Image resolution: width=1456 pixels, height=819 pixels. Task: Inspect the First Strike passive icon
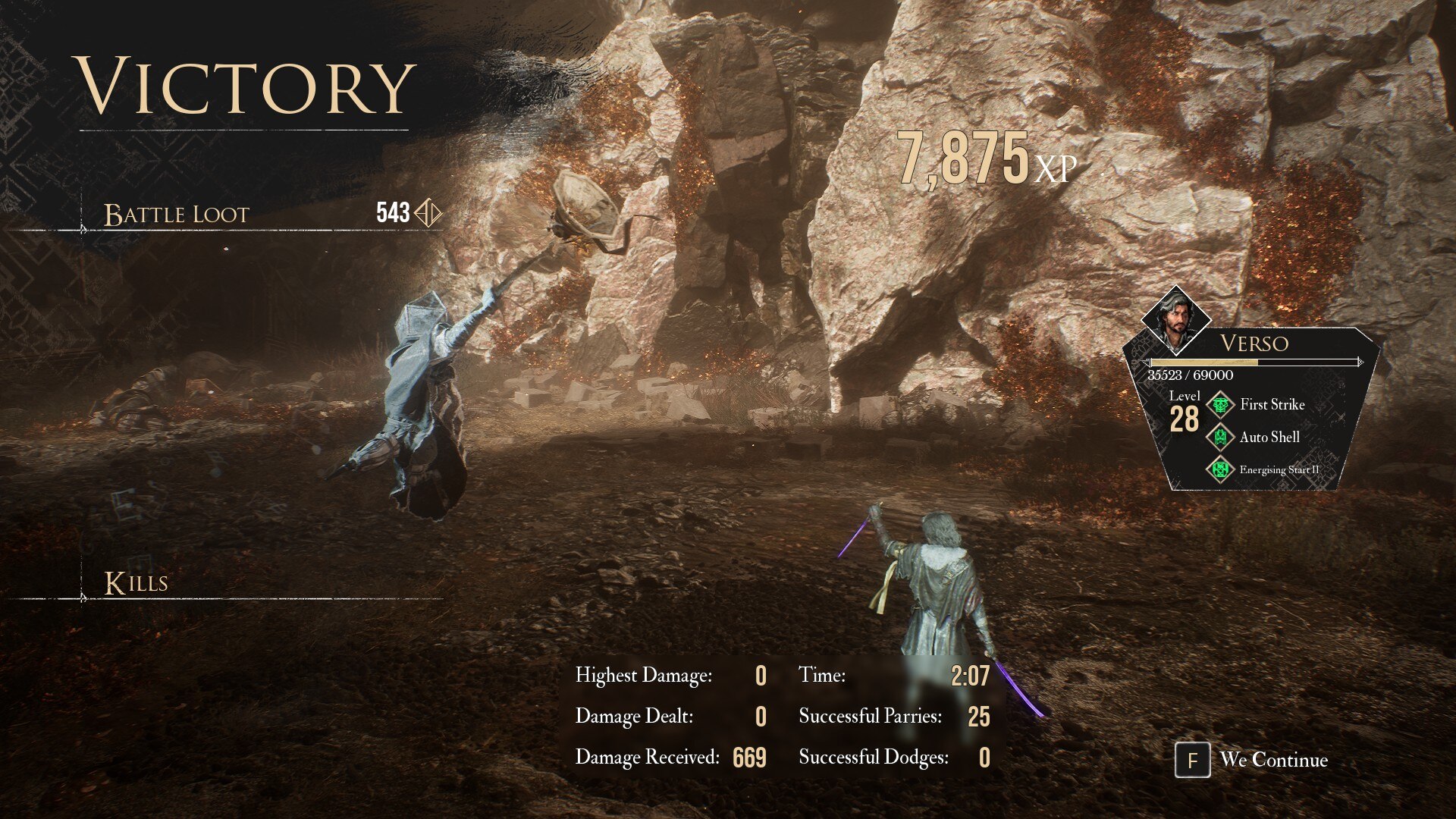point(1220,405)
